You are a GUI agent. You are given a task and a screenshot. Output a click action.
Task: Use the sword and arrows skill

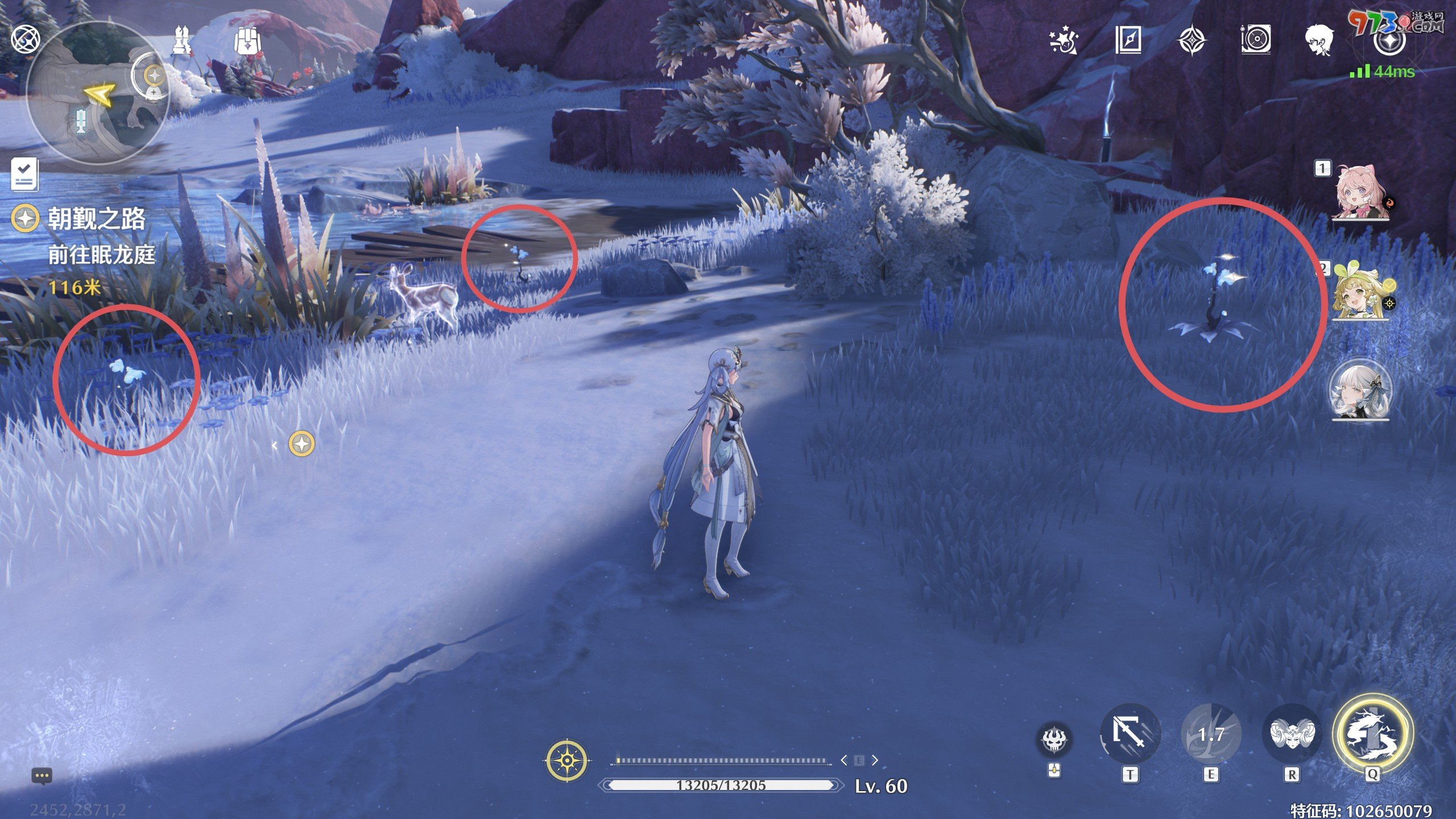click(1130, 734)
